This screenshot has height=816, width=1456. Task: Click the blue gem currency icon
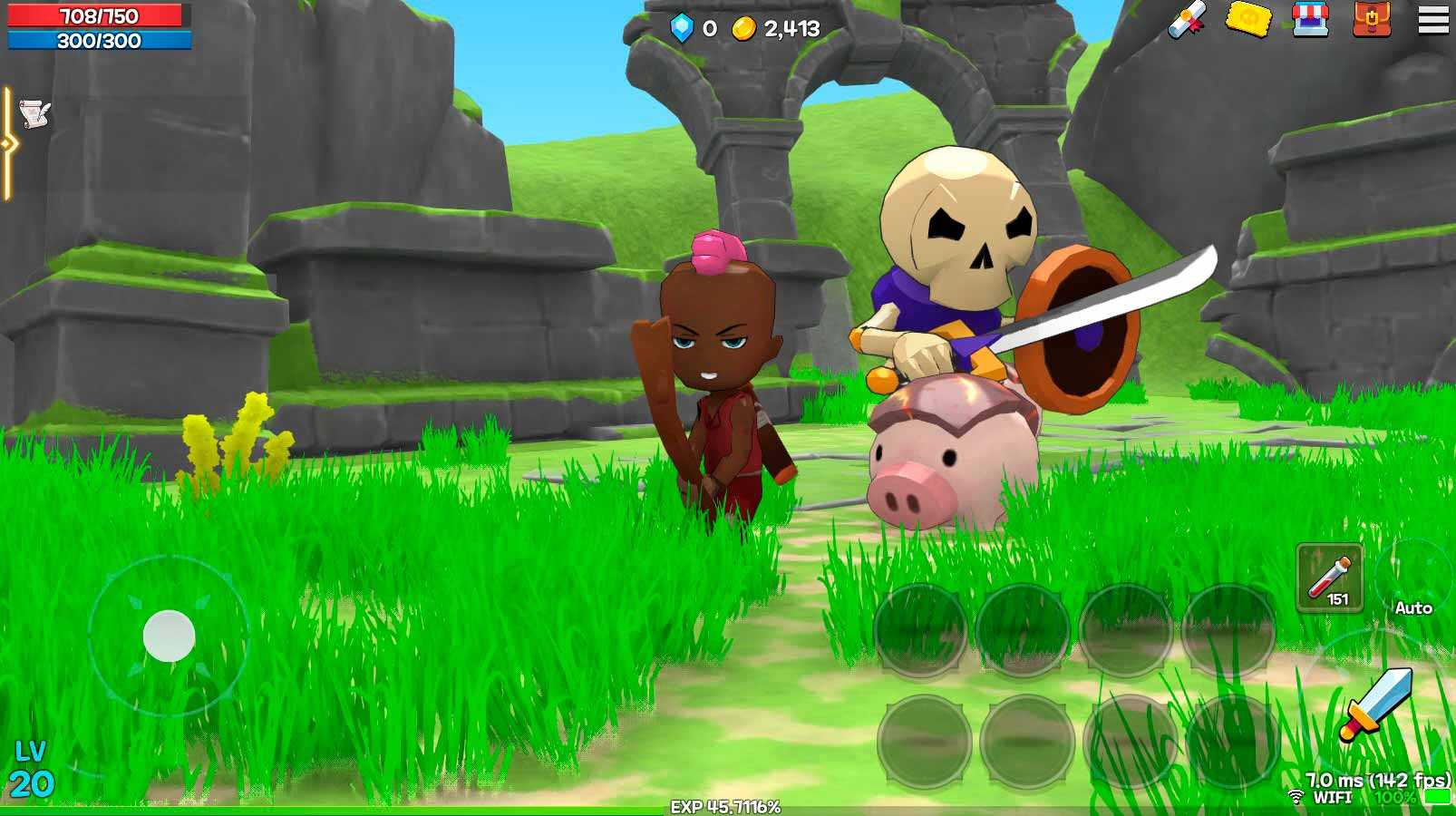click(682, 28)
